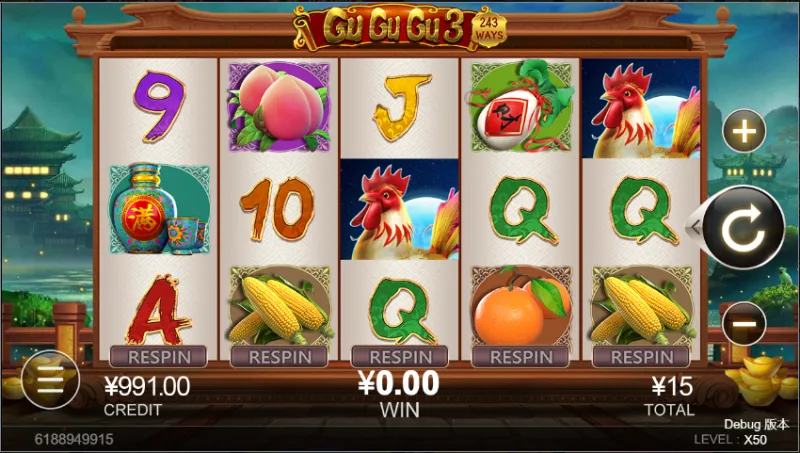800x453 pixels.
Task: Spin the reels with the circular arrow button
Action: click(x=742, y=230)
